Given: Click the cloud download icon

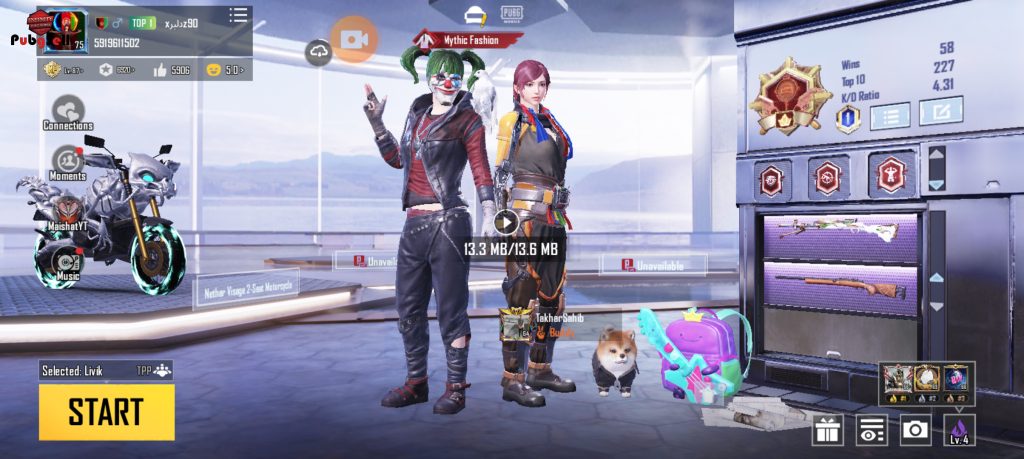Looking at the screenshot, I should 319,52.
